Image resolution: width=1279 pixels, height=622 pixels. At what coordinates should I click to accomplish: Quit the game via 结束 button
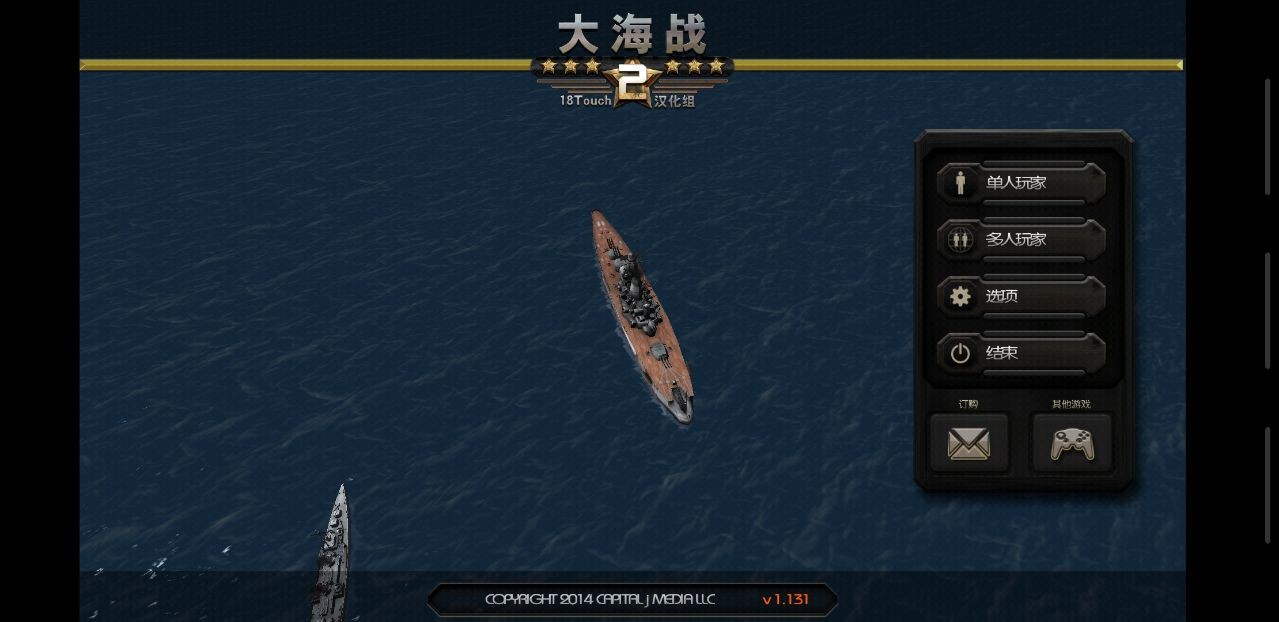(x=1021, y=353)
